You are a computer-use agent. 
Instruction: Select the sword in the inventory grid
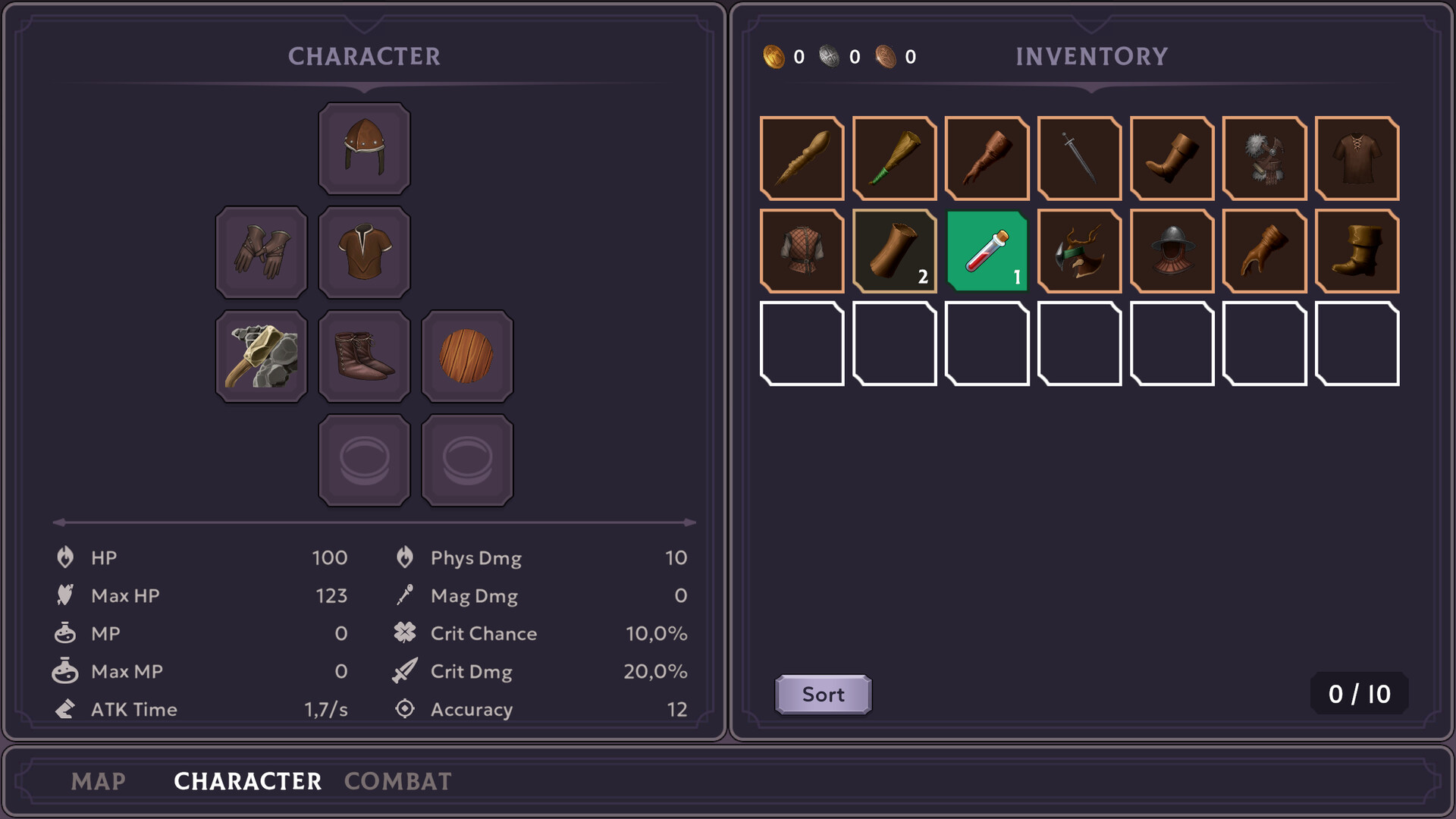pos(1078,158)
